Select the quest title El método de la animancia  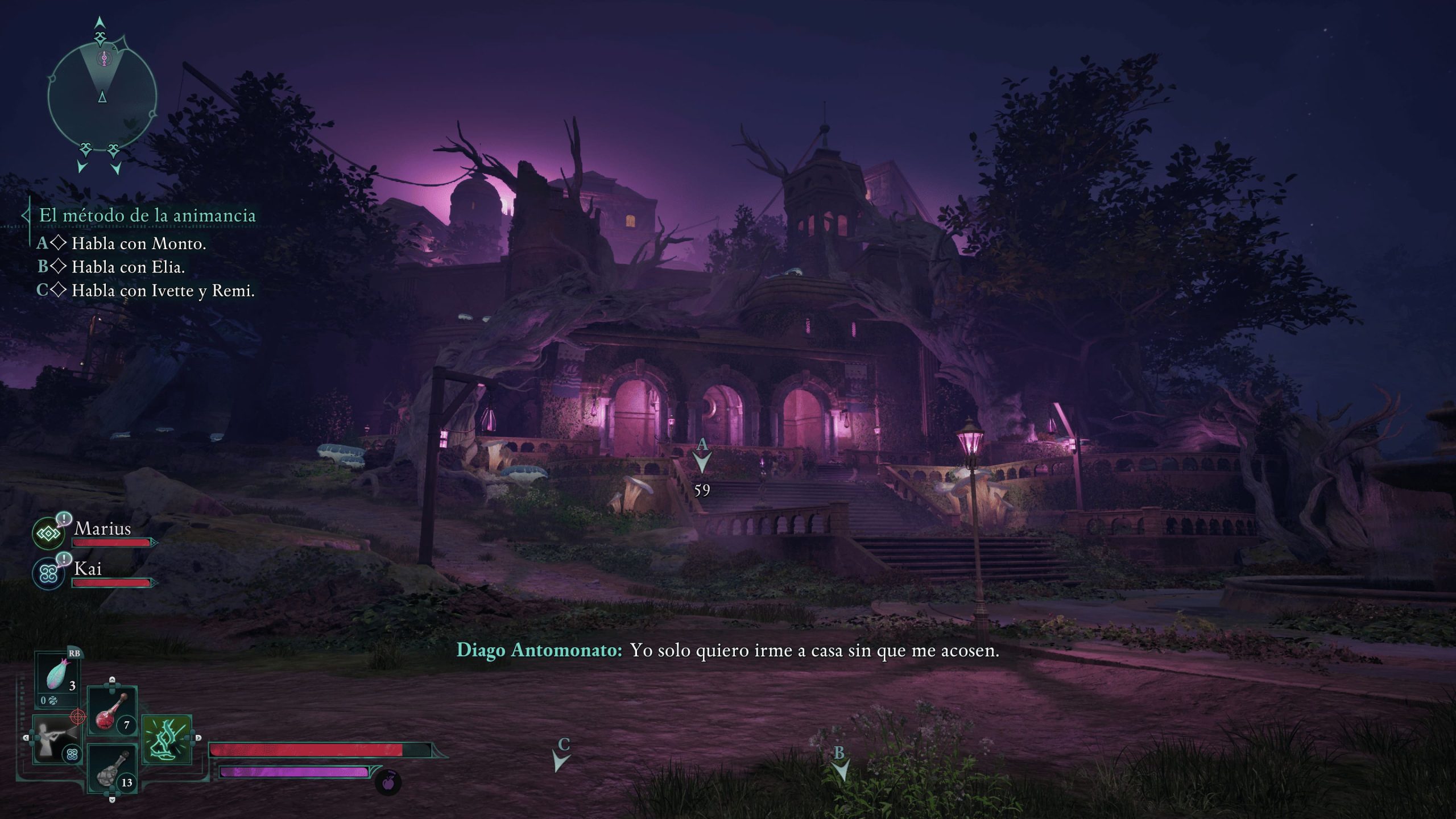pyautogui.click(x=147, y=216)
